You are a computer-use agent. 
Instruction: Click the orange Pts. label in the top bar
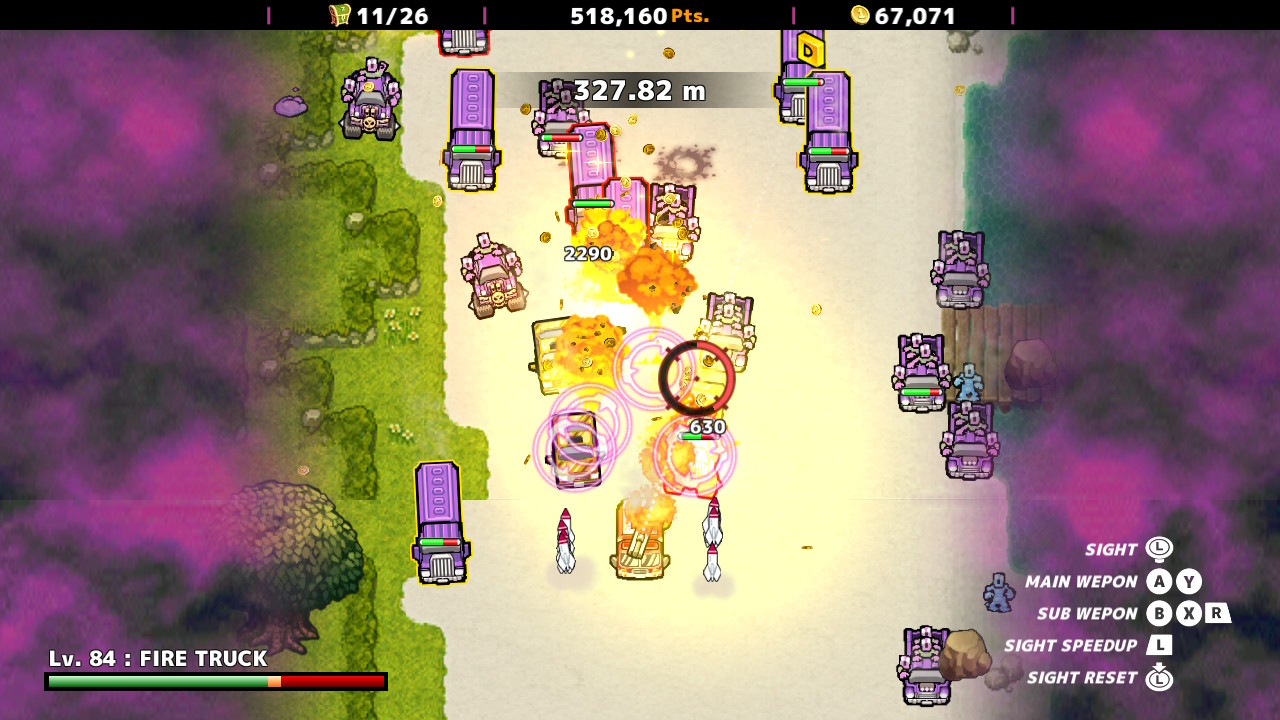pos(691,15)
